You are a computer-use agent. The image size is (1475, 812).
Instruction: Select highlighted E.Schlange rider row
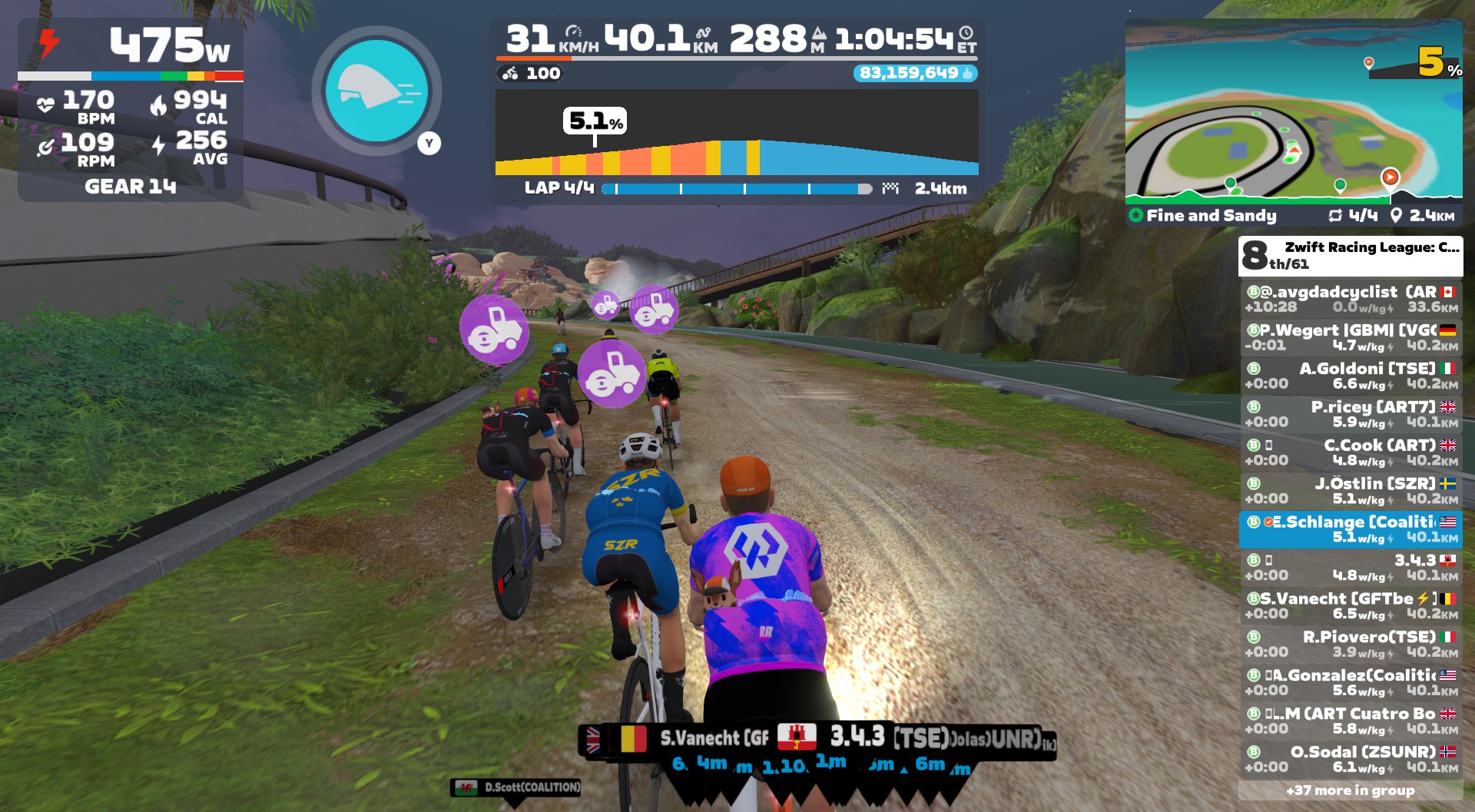tap(1350, 529)
